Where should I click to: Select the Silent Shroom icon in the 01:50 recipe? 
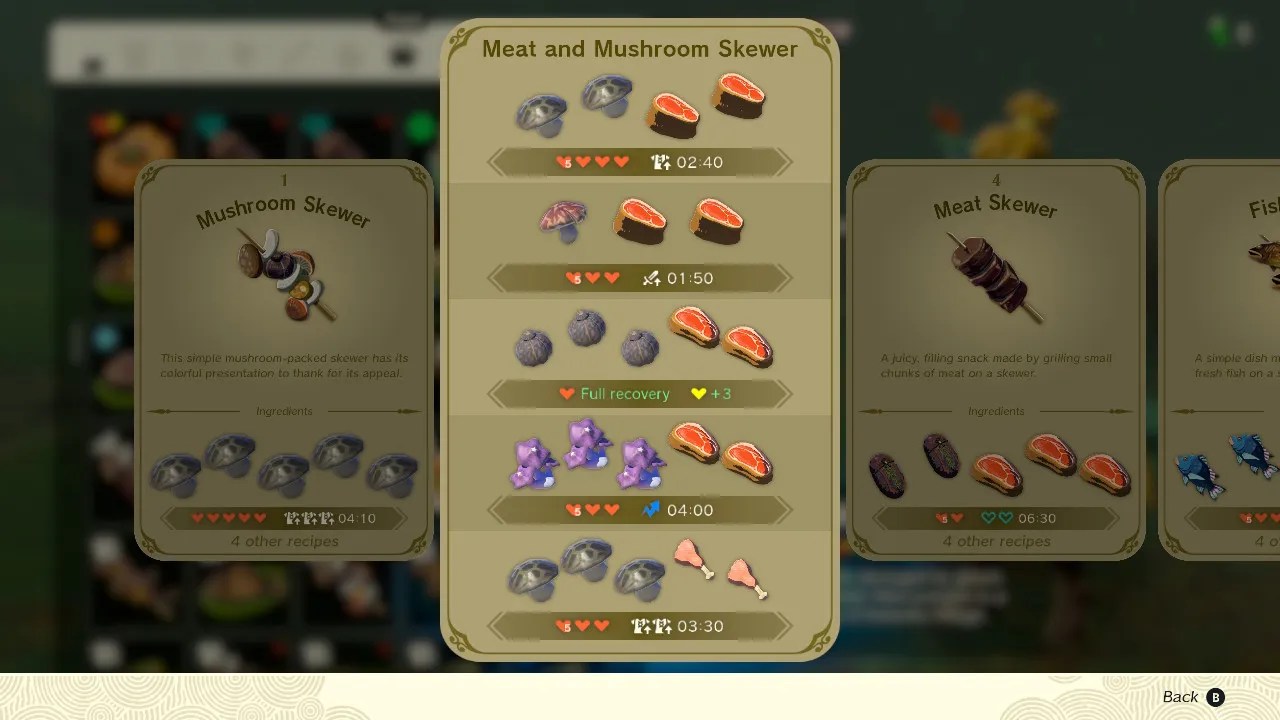(562, 220)
